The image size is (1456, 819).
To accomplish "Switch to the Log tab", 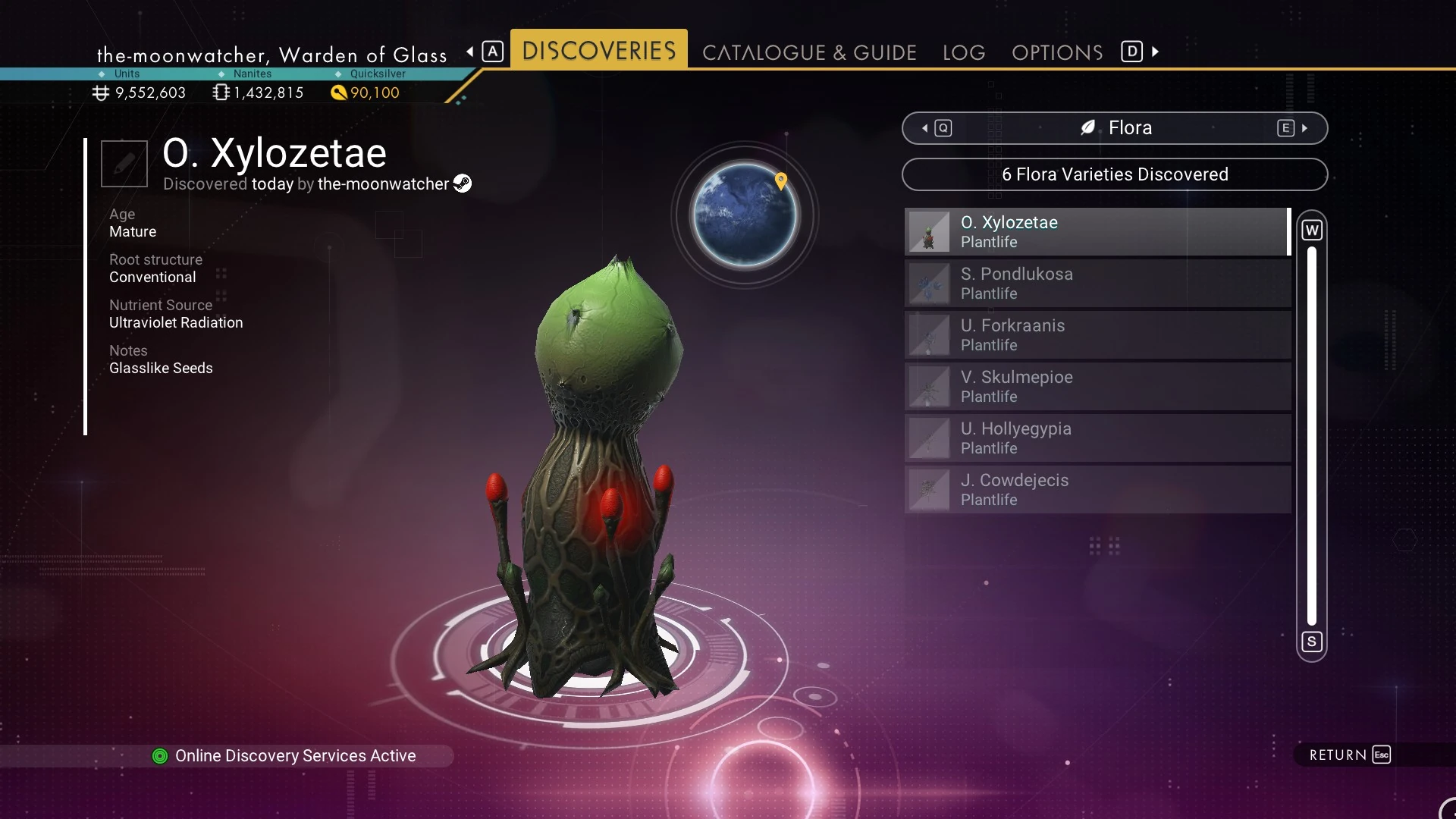I will [x=964, y=52].
